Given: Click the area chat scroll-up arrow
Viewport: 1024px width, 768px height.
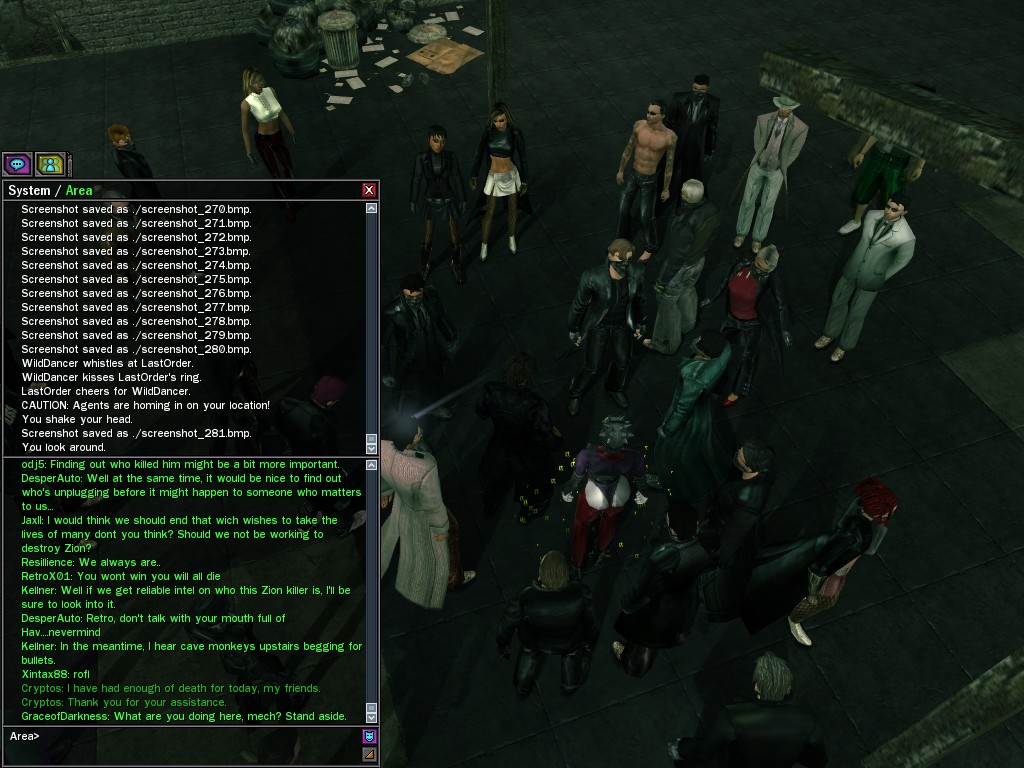Looking at the screenshot, I should point(372,464).
